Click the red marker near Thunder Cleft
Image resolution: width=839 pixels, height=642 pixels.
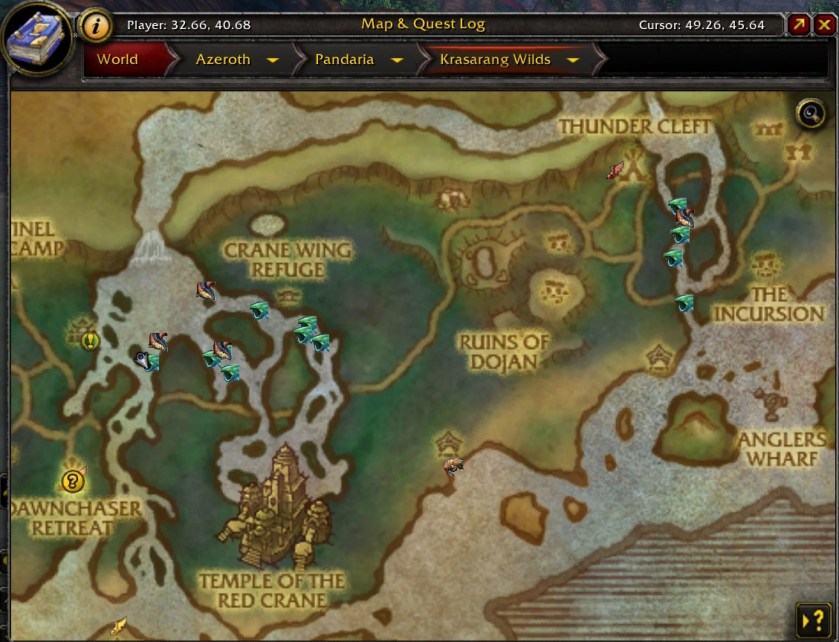pos(616,170)
